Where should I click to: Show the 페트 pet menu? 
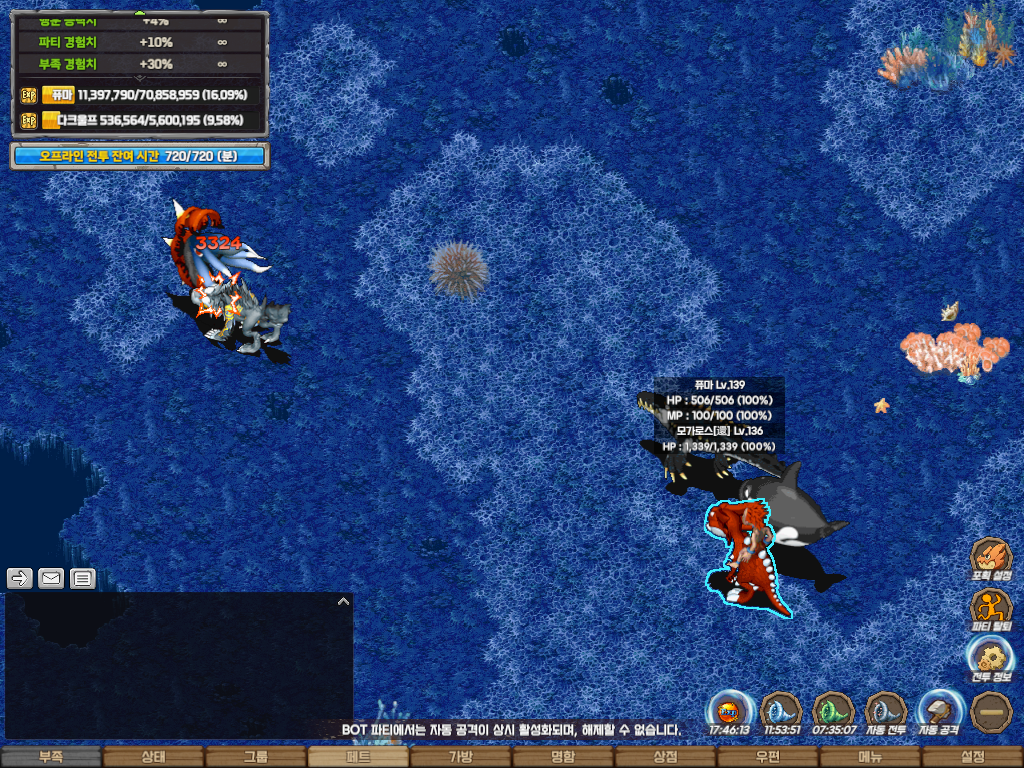tap(358, 757)
